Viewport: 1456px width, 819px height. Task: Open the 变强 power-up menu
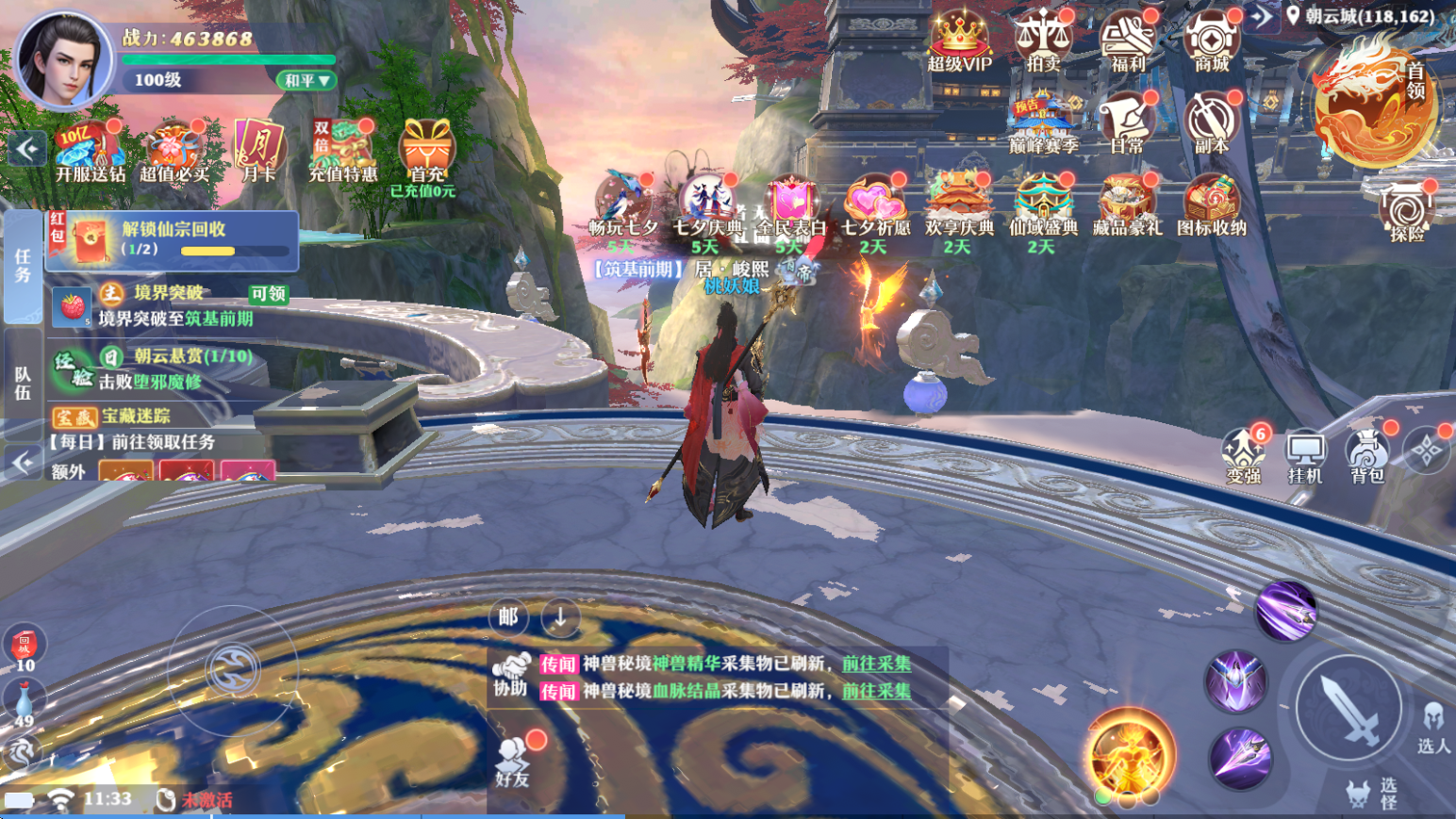[x=1244, y=455]
